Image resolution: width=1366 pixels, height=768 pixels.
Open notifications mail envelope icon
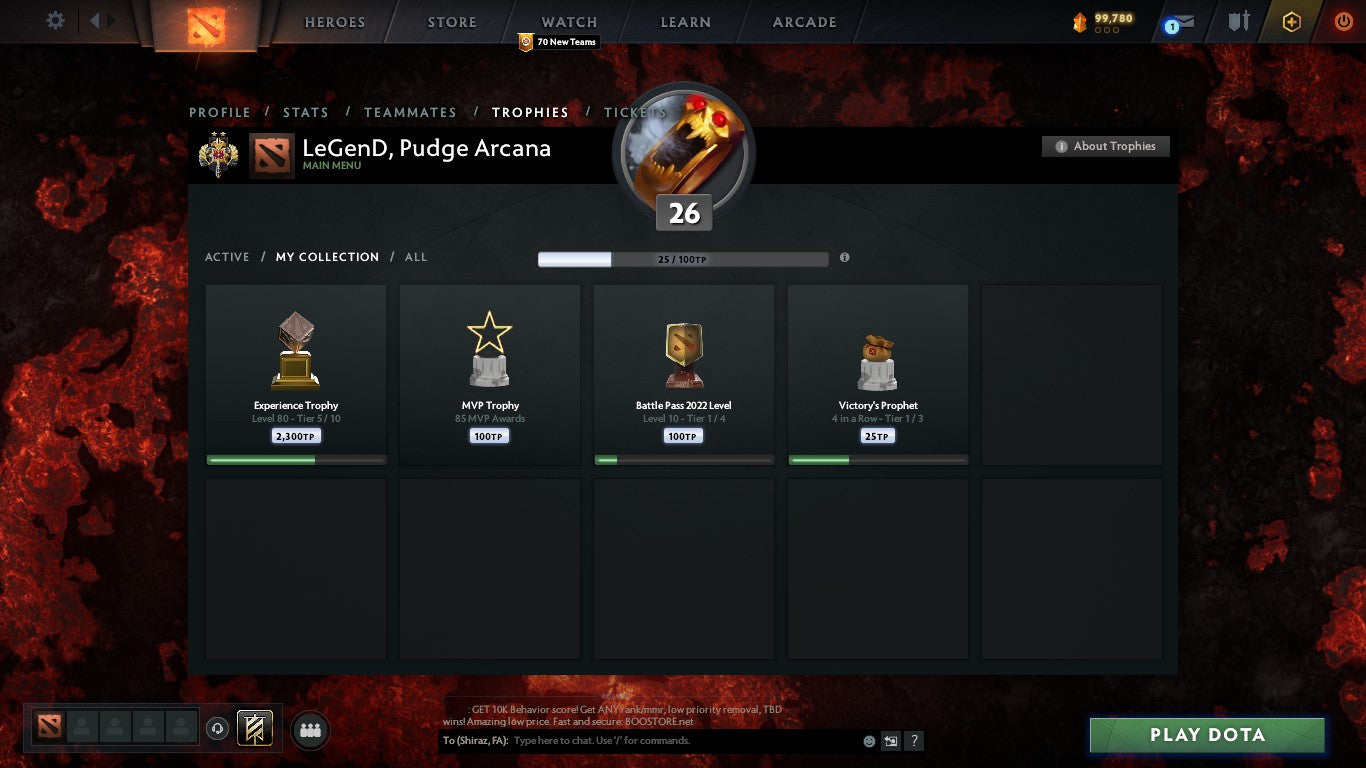(1180, 20)
